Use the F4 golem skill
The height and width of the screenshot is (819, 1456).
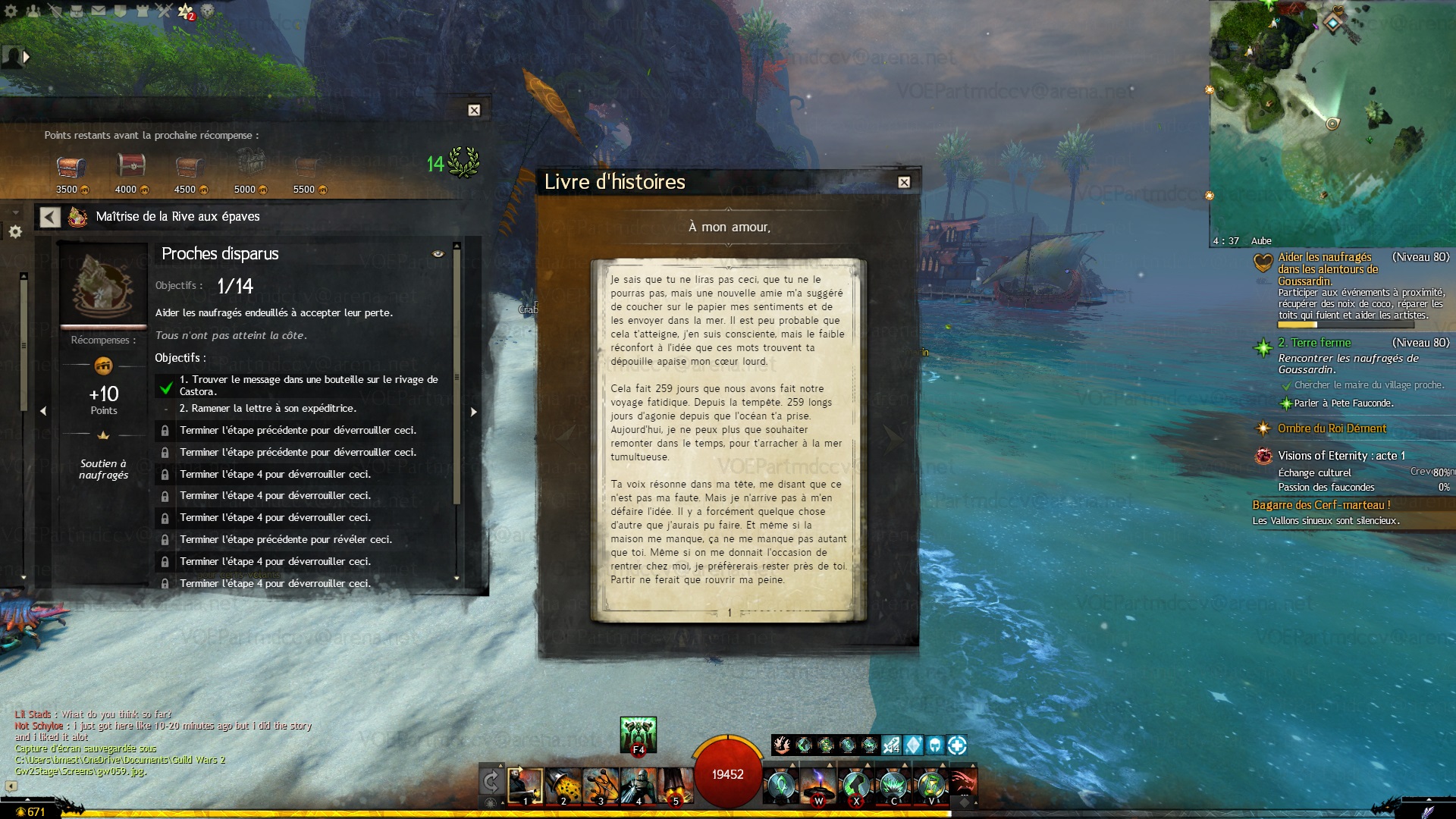[638, 734]
